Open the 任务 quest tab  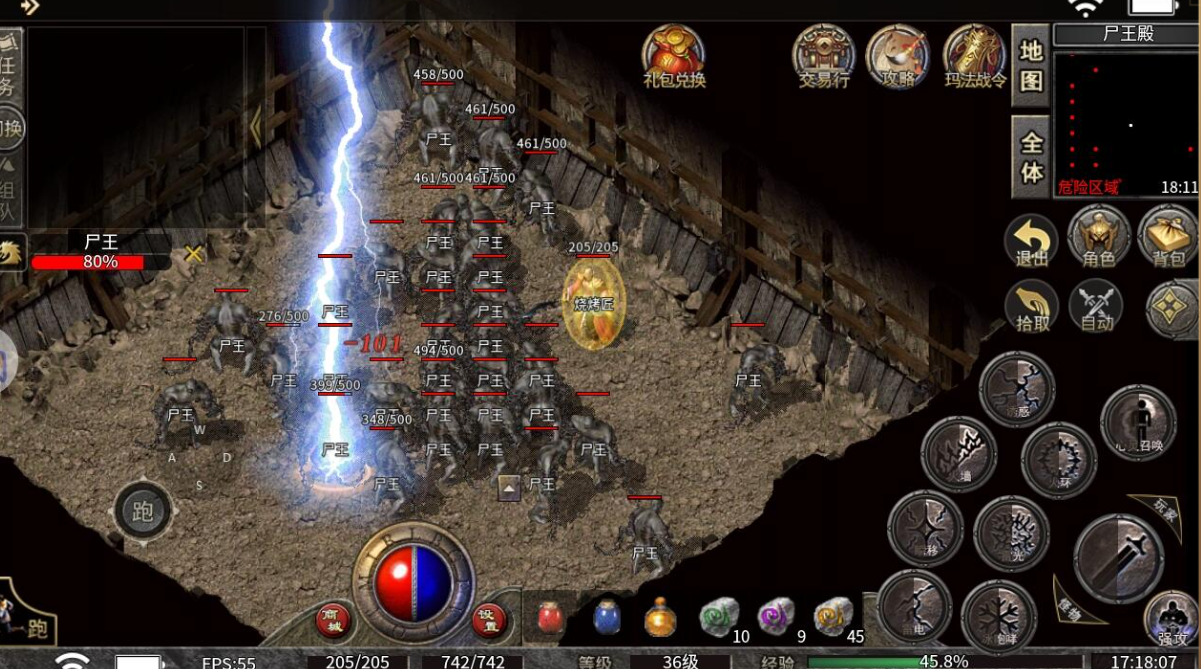(x=10, y=63)
